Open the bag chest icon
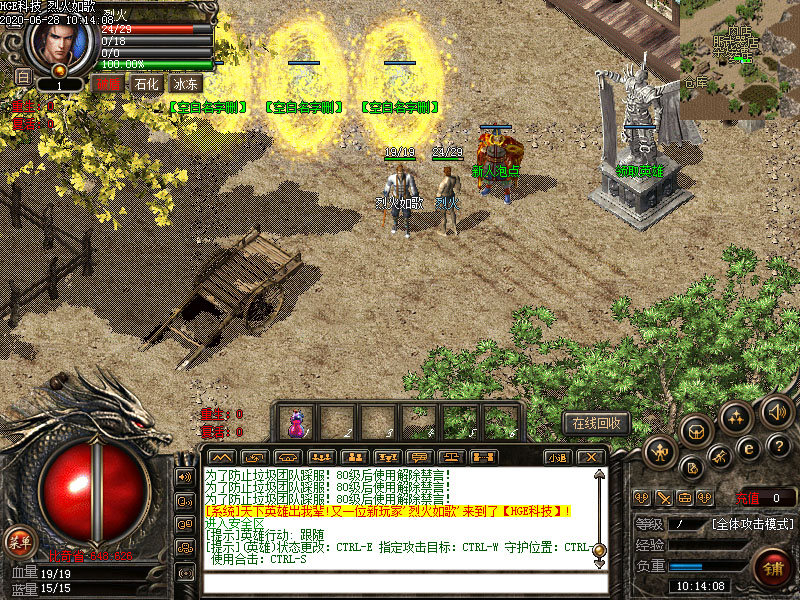Image resolution: width=800 pixels, height=600 pixels. point(697,430)
